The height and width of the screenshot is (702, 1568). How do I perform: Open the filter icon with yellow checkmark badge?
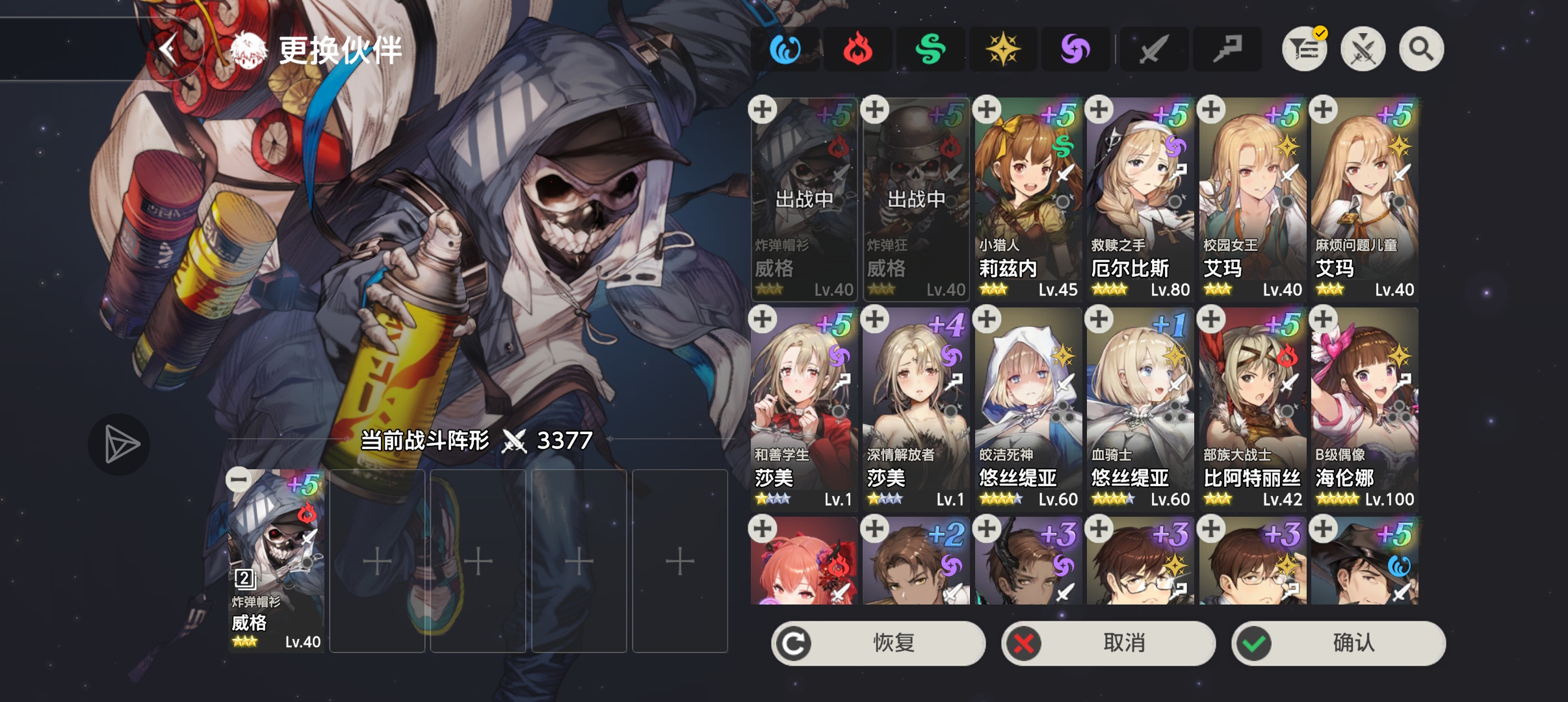[1305, 48]
